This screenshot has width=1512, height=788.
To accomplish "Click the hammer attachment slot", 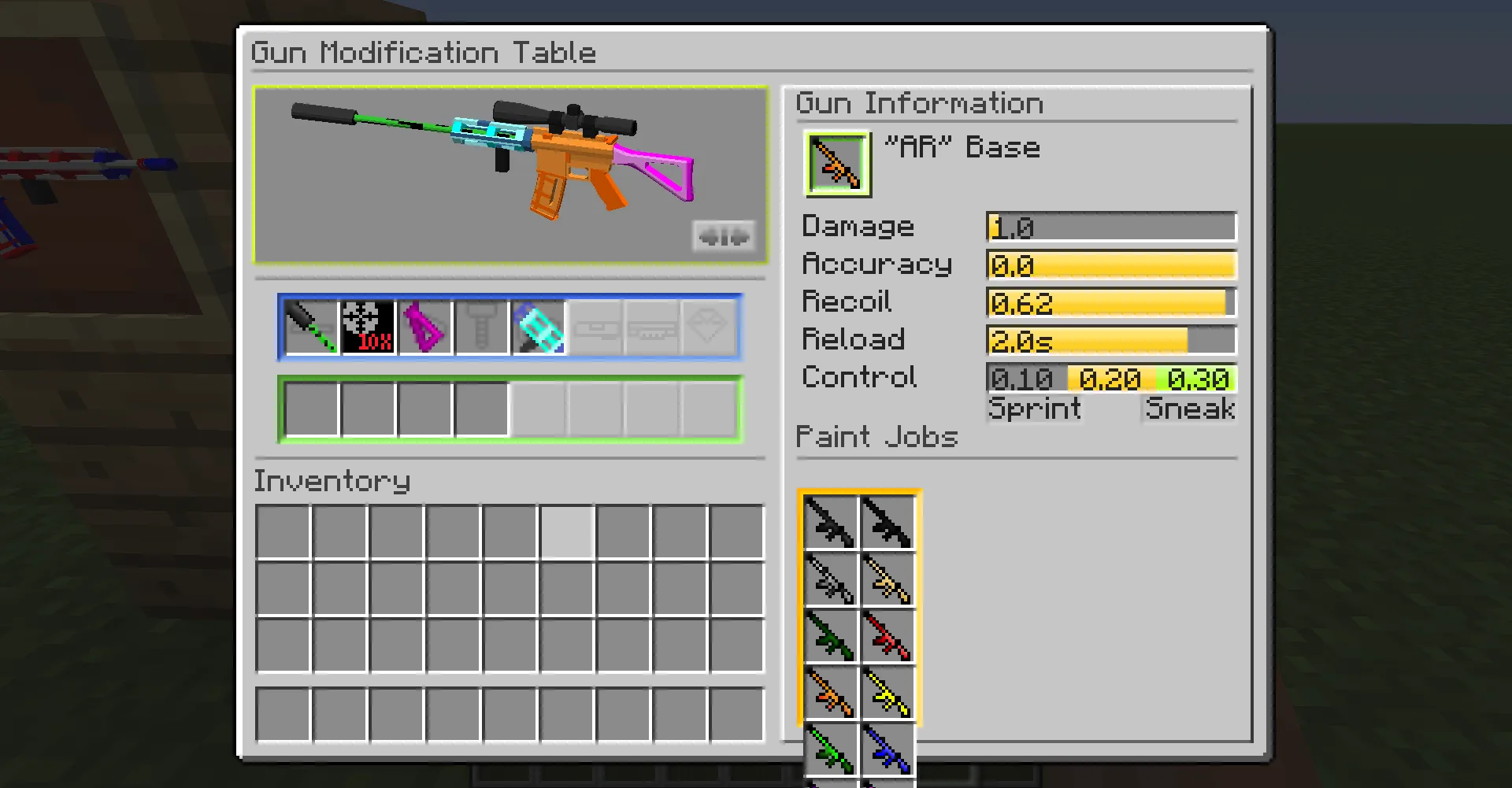I will pos(482,327).
